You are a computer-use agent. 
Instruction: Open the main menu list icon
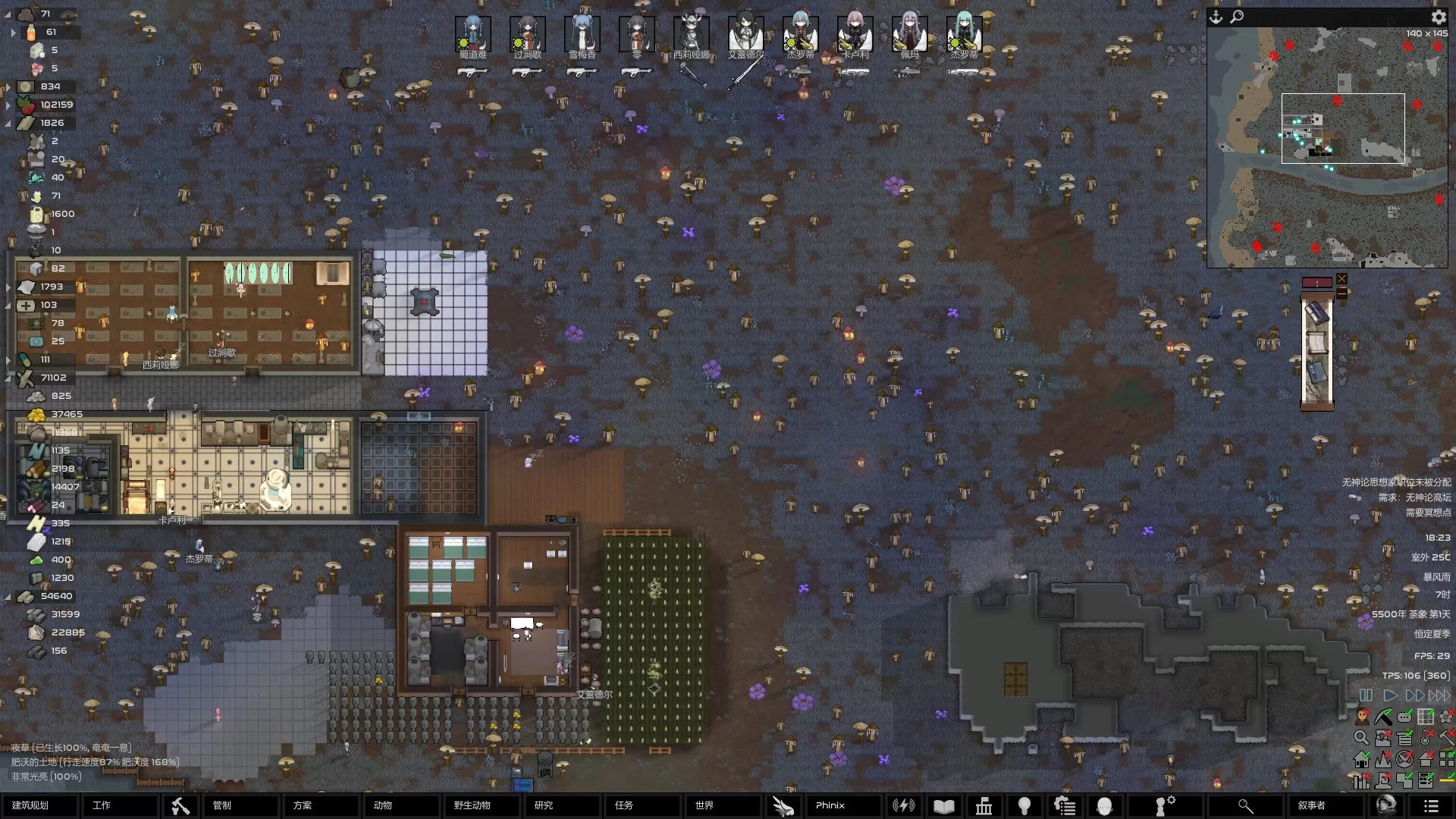1431,806
